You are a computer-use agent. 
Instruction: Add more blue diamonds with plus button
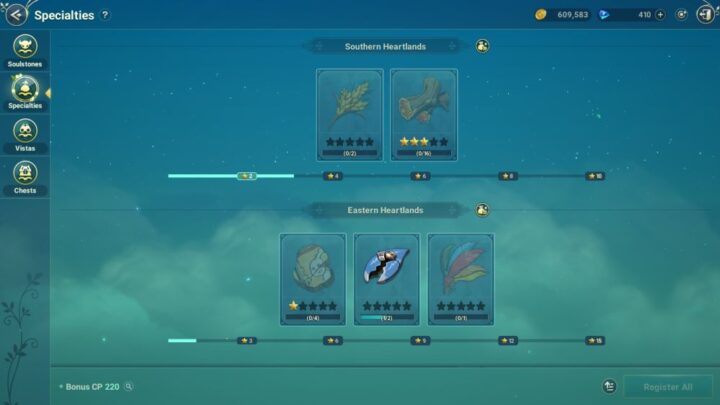(x=659, y=15)
